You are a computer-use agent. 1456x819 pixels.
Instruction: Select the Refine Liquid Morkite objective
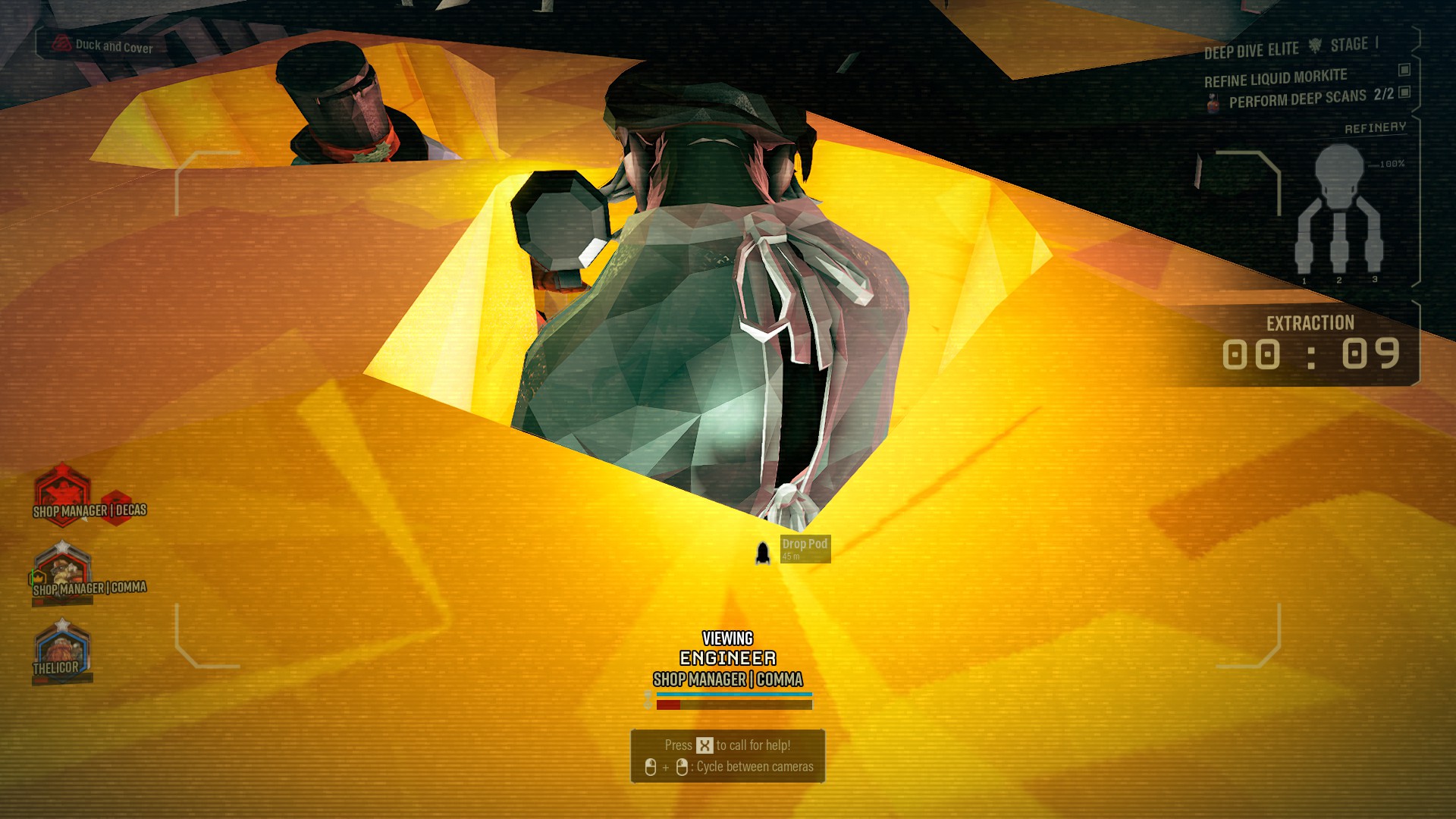[x=1275, y=78]
